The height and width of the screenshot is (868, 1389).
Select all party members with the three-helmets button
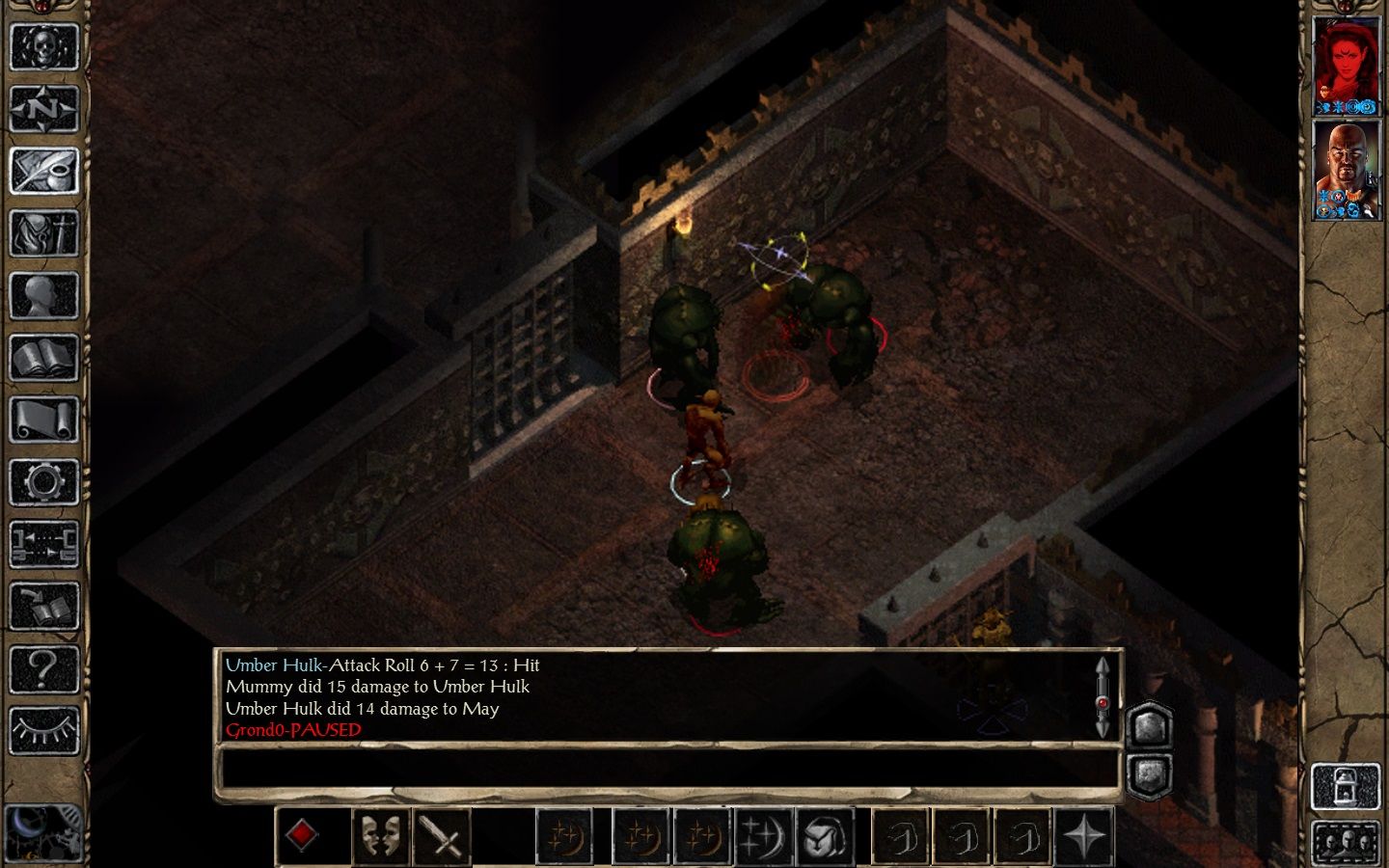[1346, 843]
